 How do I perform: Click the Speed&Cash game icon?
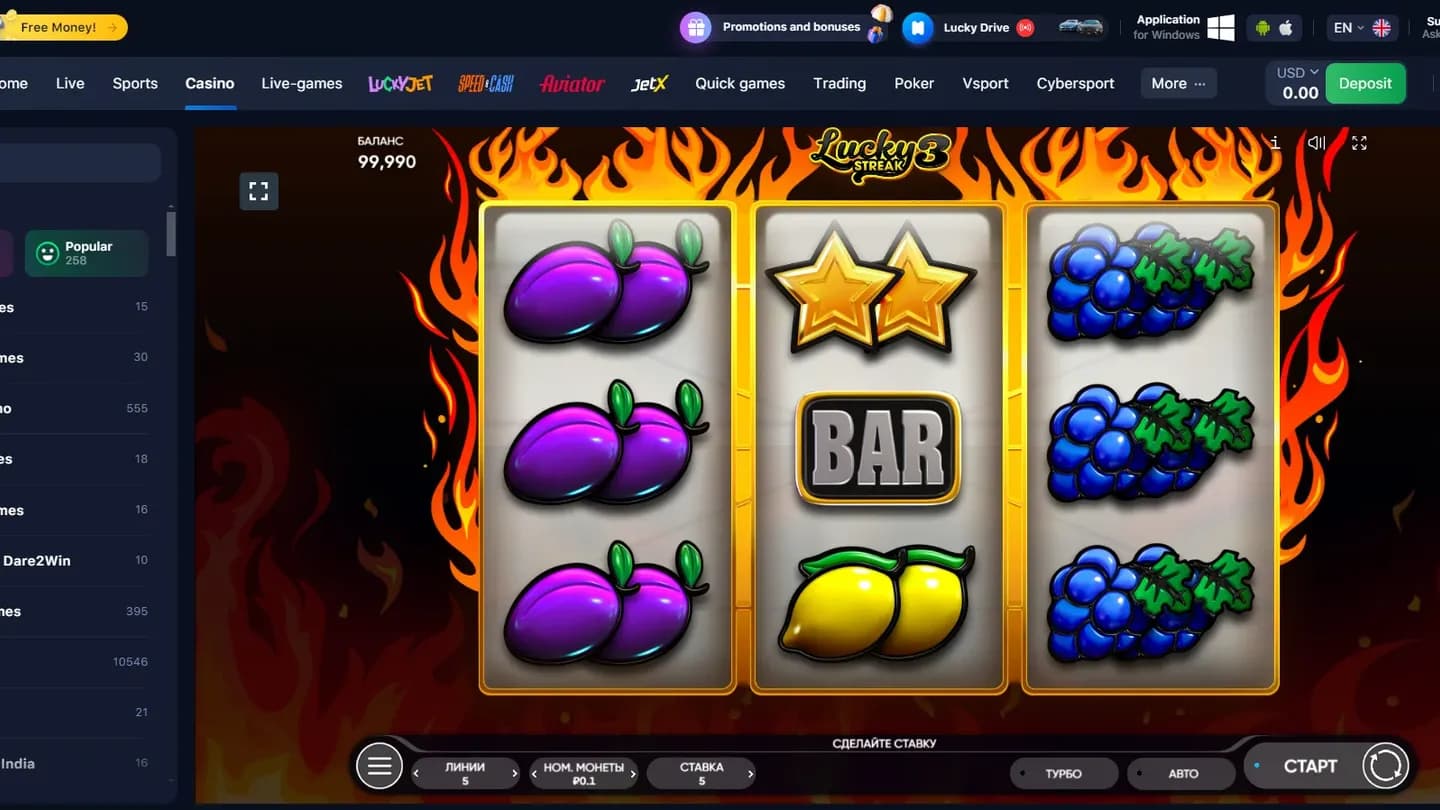(486, 84)
